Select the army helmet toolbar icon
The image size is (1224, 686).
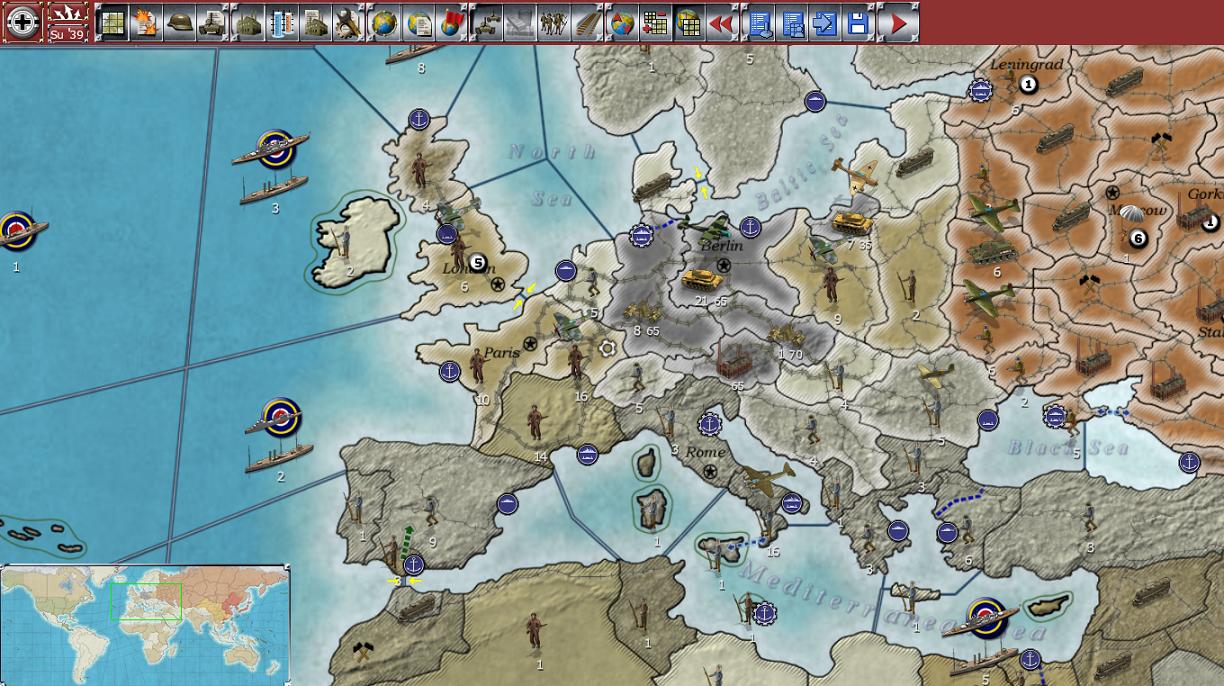(180, 23)
